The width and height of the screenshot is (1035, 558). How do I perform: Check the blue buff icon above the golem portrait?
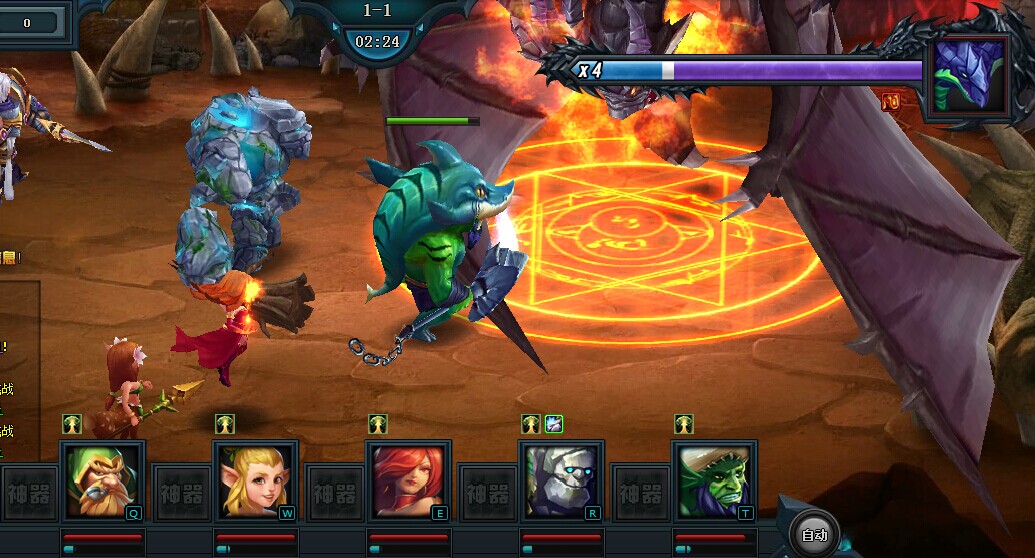point(554,424)
